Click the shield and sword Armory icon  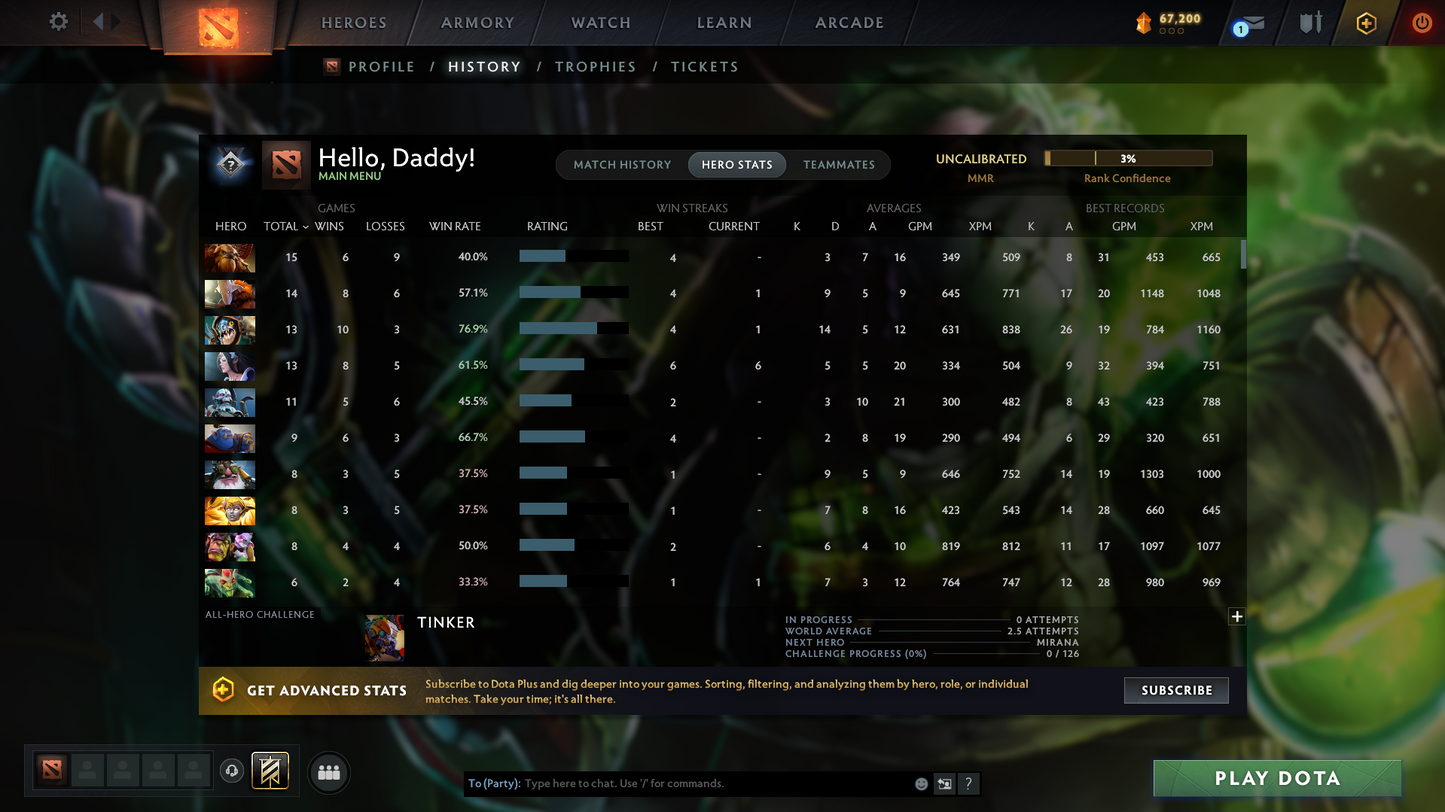click(x=1309, y=22)
